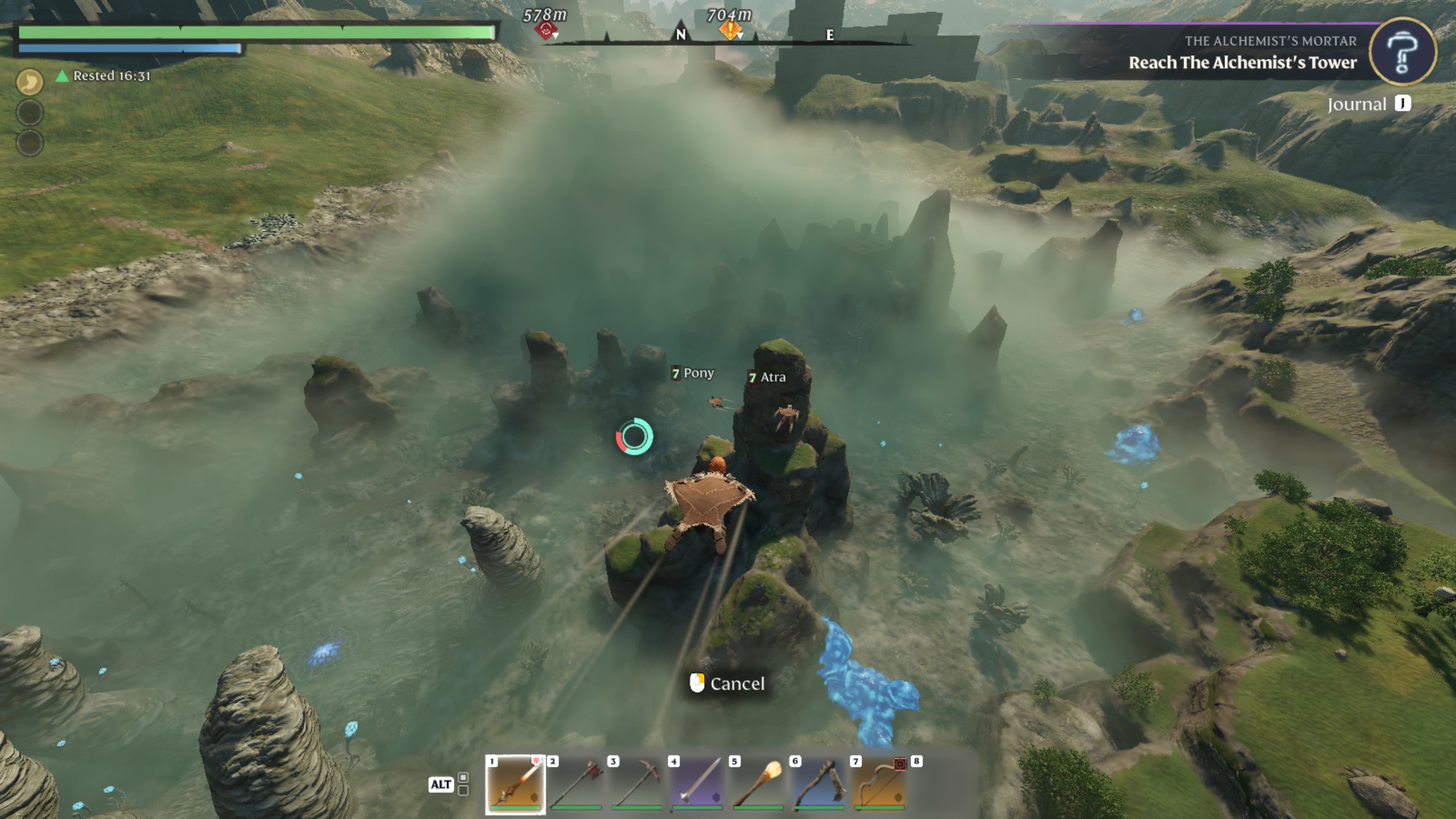Equip the felling axe in slot 2
This screenshot has width=1456, height=819.
click(576, 784)
